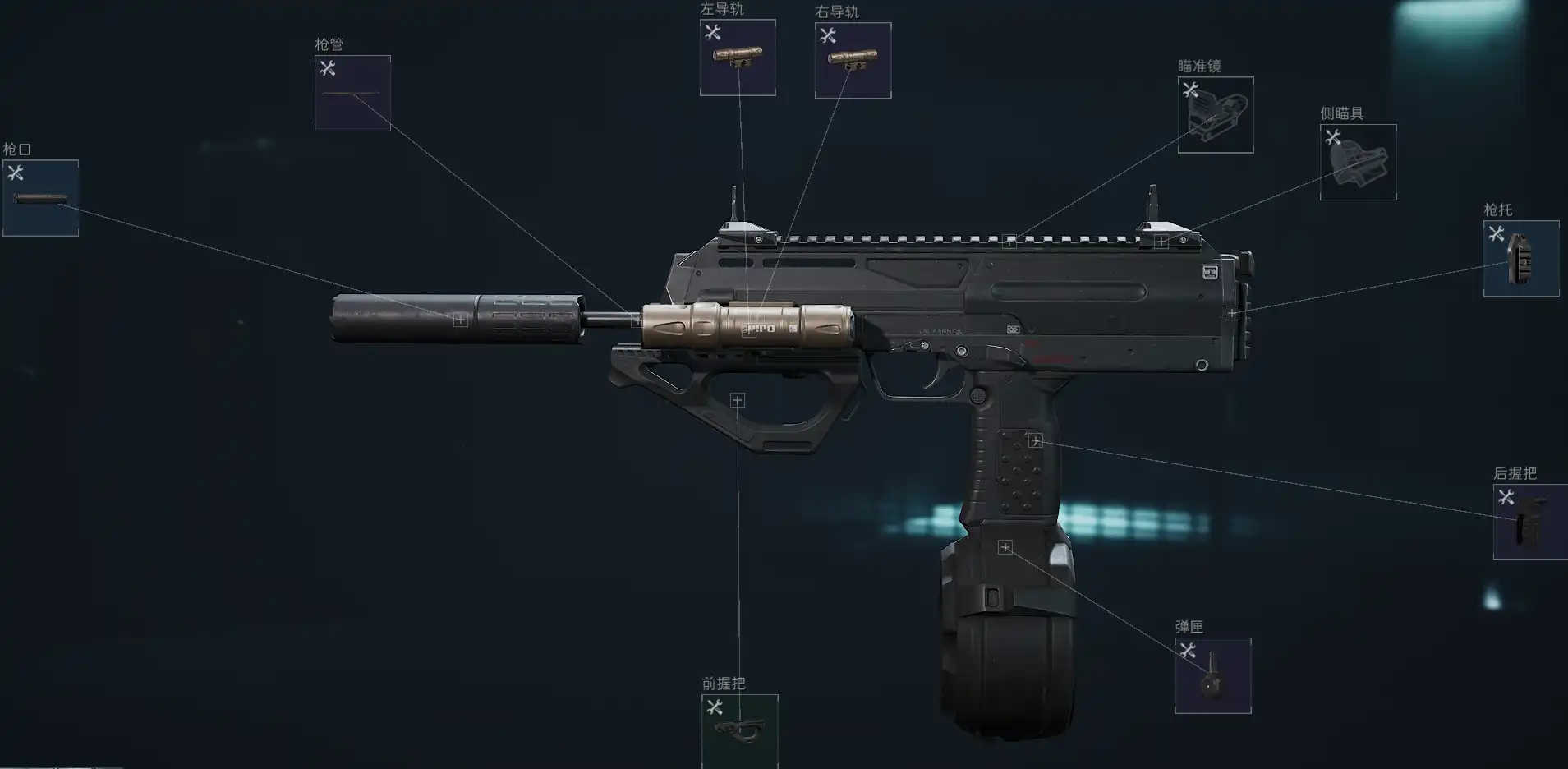Open the 左导轨 left rail slot

(x=738, y=58)
